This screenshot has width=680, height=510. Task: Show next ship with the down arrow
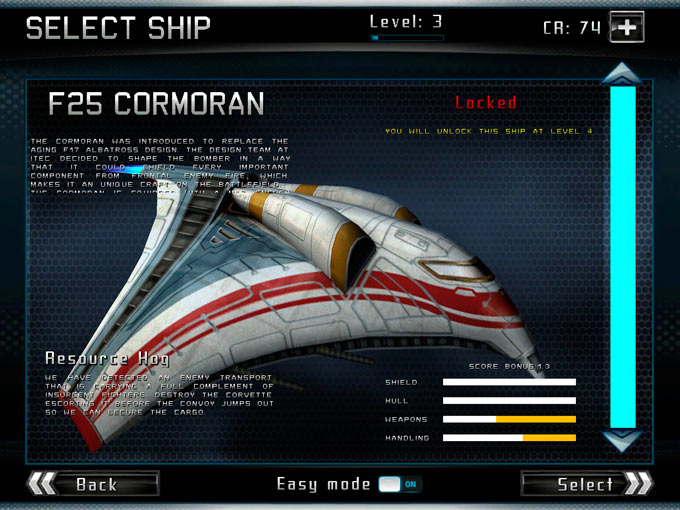(x=622, y=440)
